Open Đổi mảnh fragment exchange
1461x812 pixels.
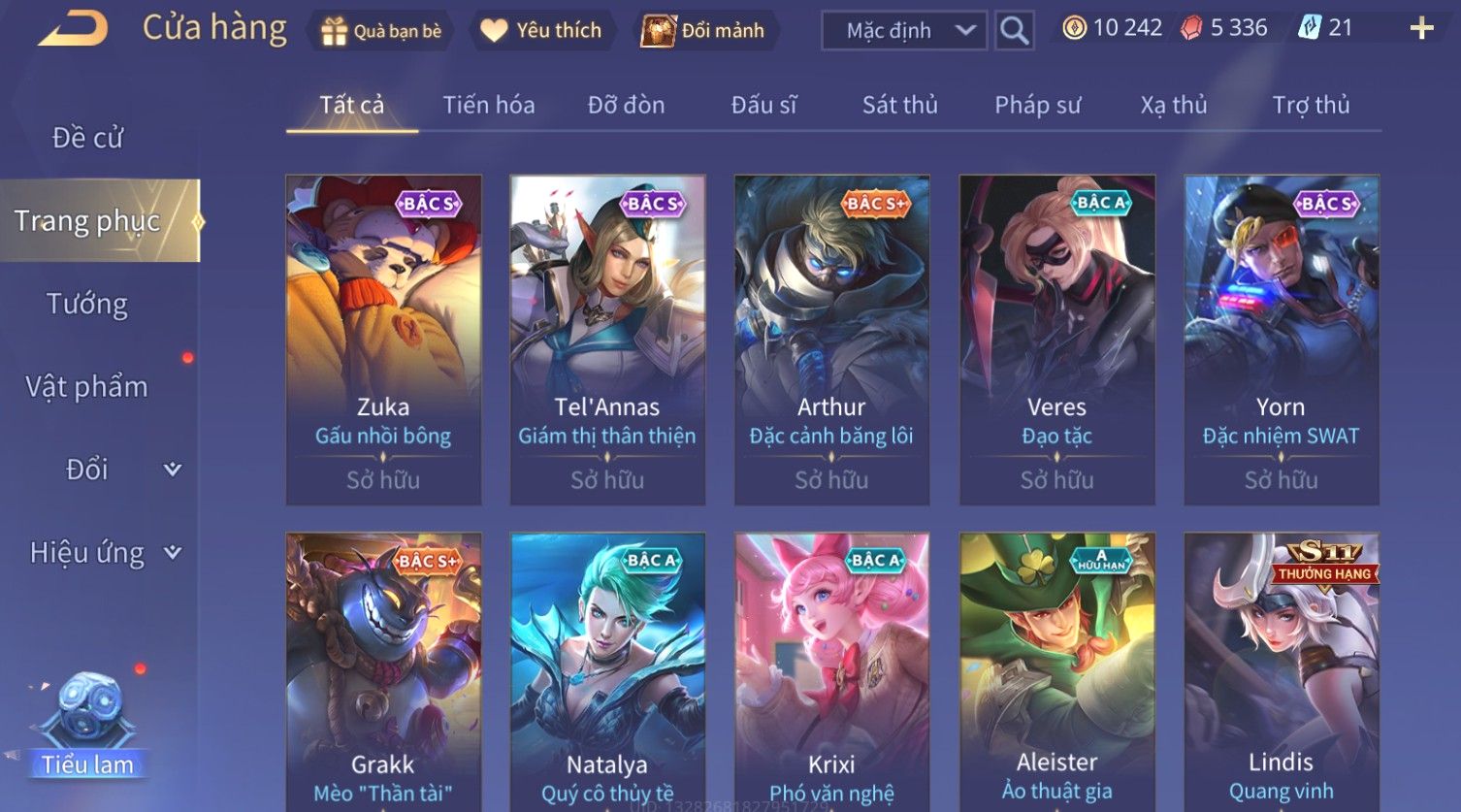[703, 31]
